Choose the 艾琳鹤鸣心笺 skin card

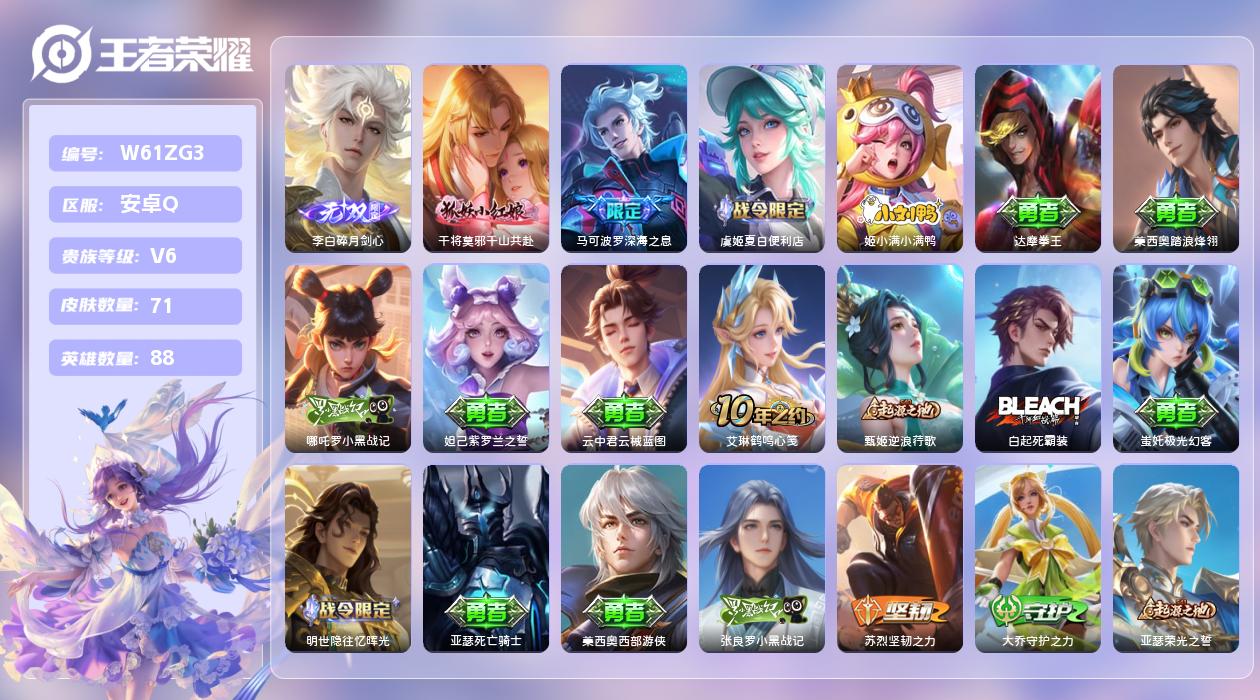762,358
